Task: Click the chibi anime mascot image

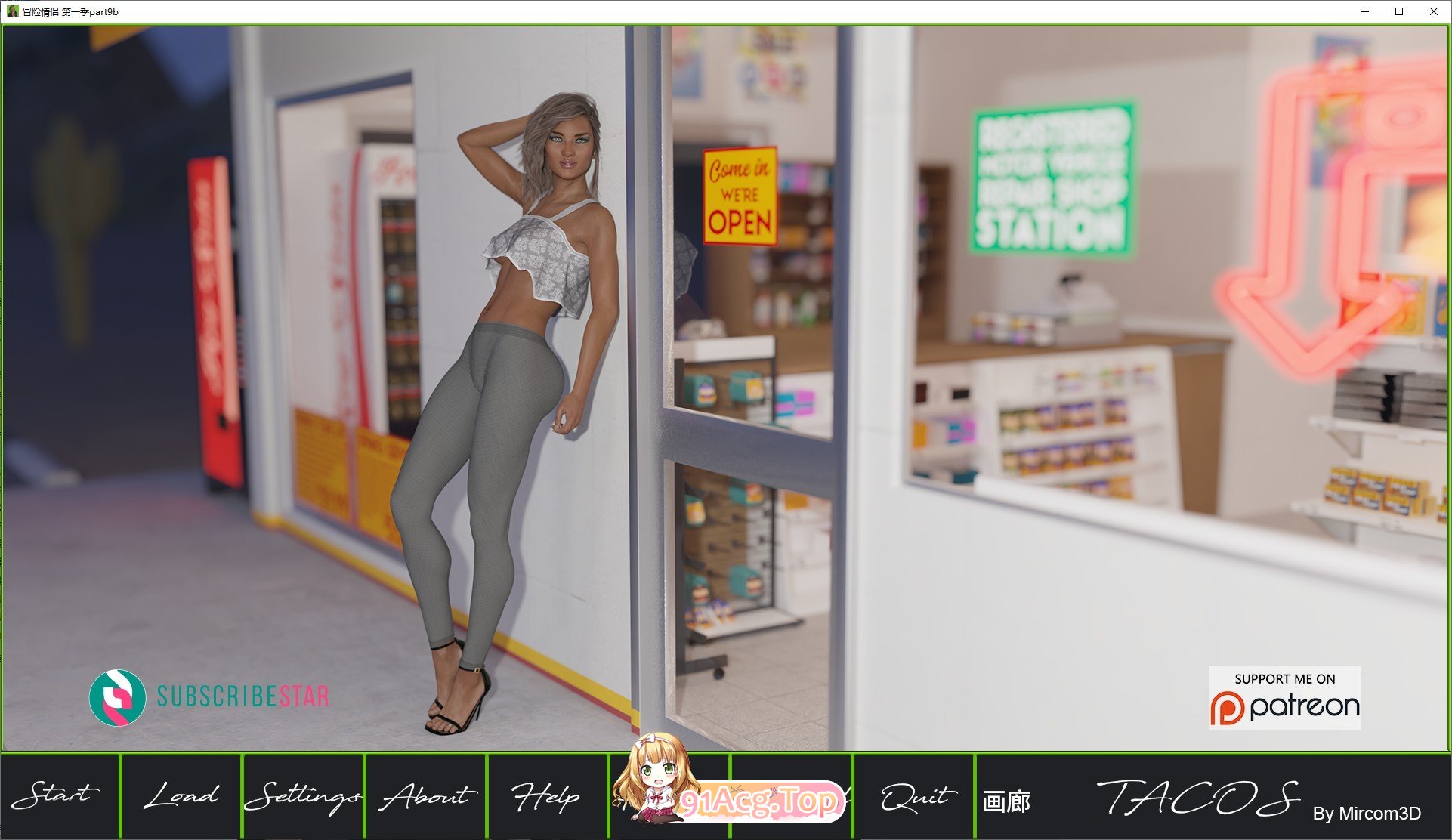Action: coord(654,782)
